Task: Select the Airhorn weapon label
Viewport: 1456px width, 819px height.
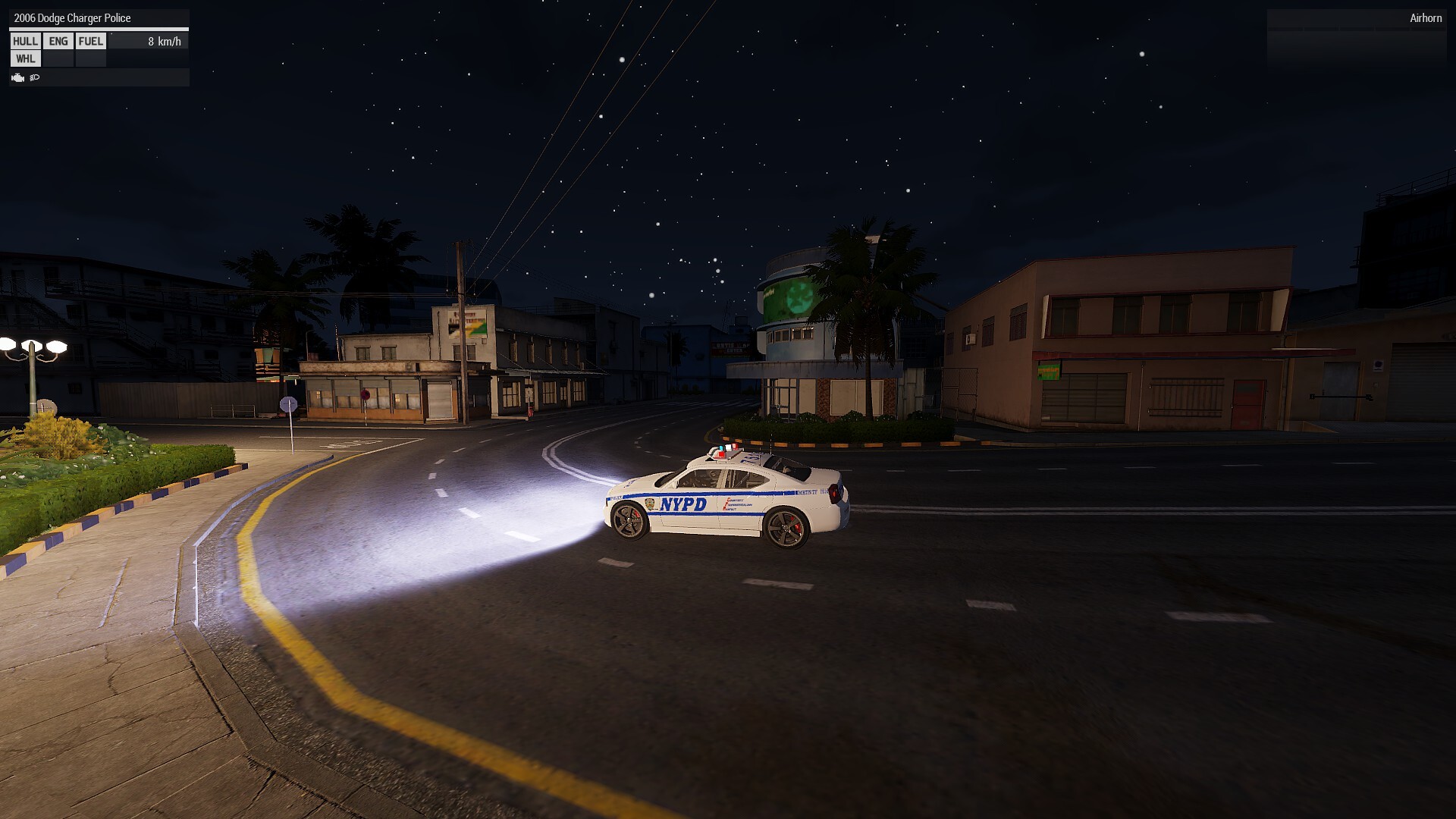Action: coord(1425,18)
